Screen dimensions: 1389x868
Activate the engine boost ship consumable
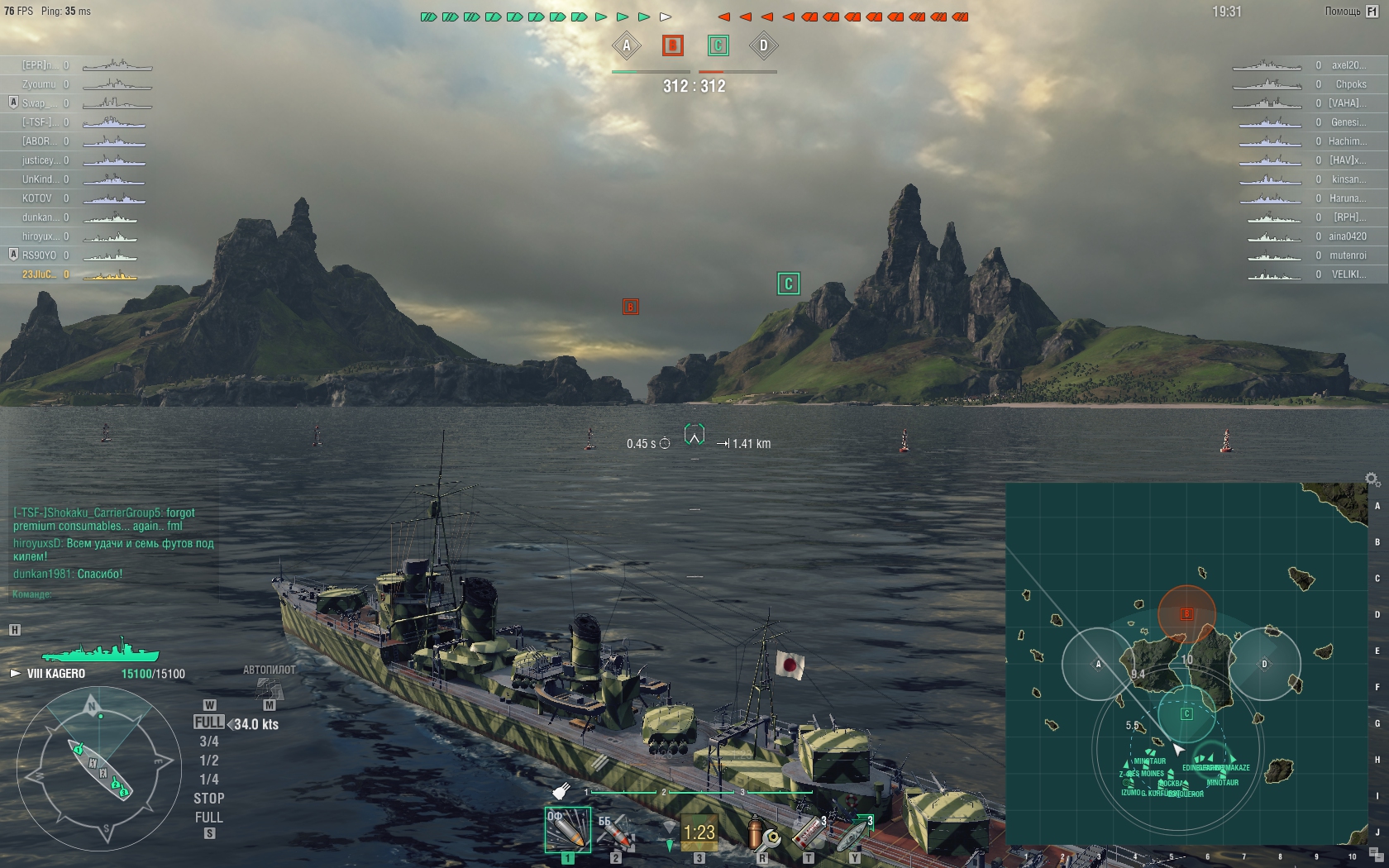pyautogui.click(x=855, y=833)
